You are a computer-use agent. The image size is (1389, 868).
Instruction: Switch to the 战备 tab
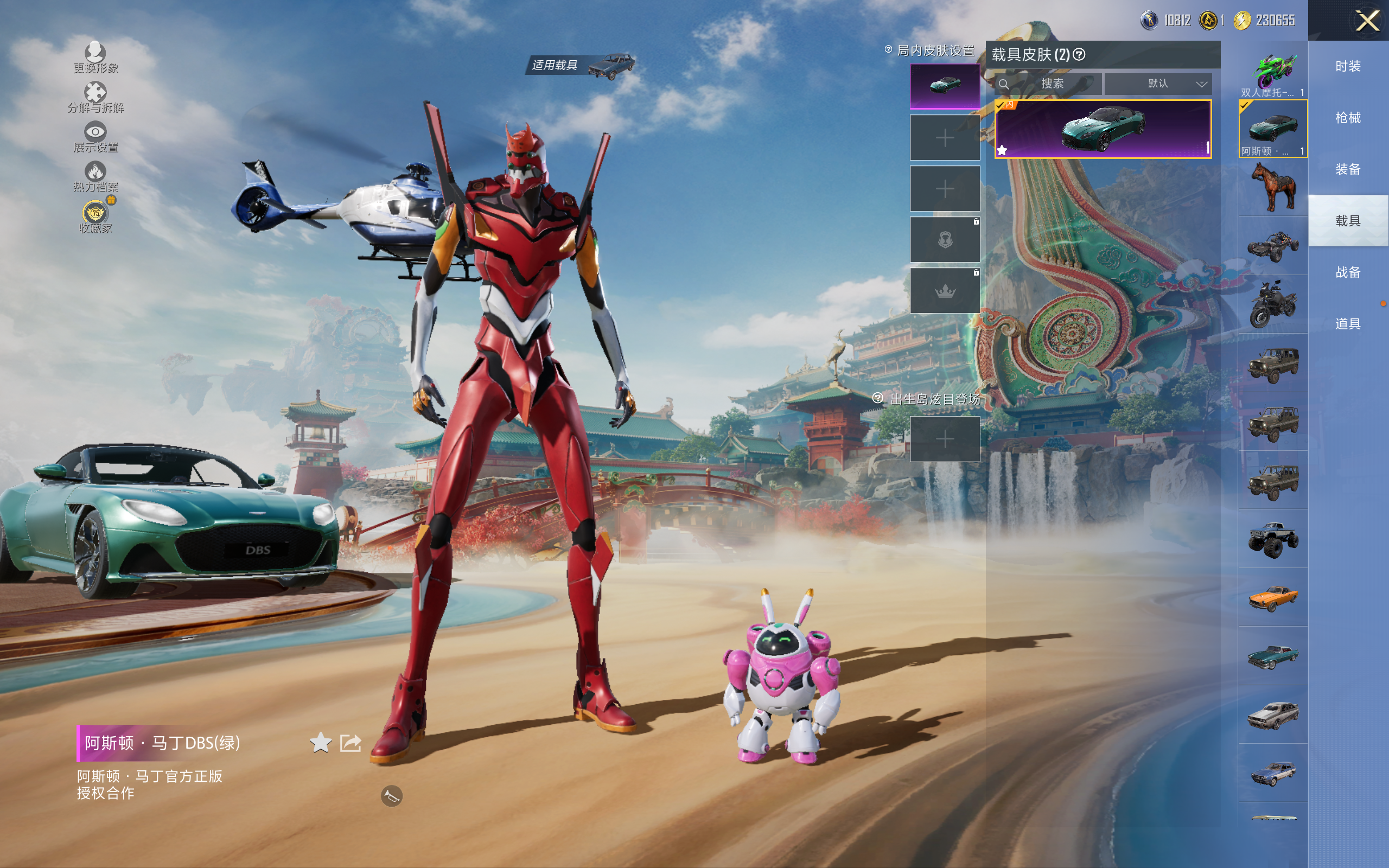(1348, 272)
